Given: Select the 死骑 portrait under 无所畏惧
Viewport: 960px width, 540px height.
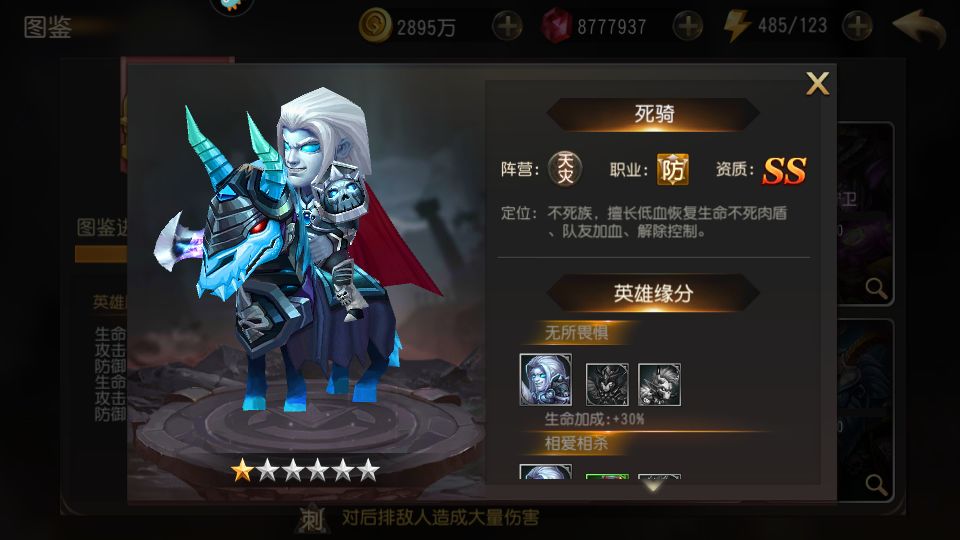Looking at the screenshot, I should coord(545,380).
